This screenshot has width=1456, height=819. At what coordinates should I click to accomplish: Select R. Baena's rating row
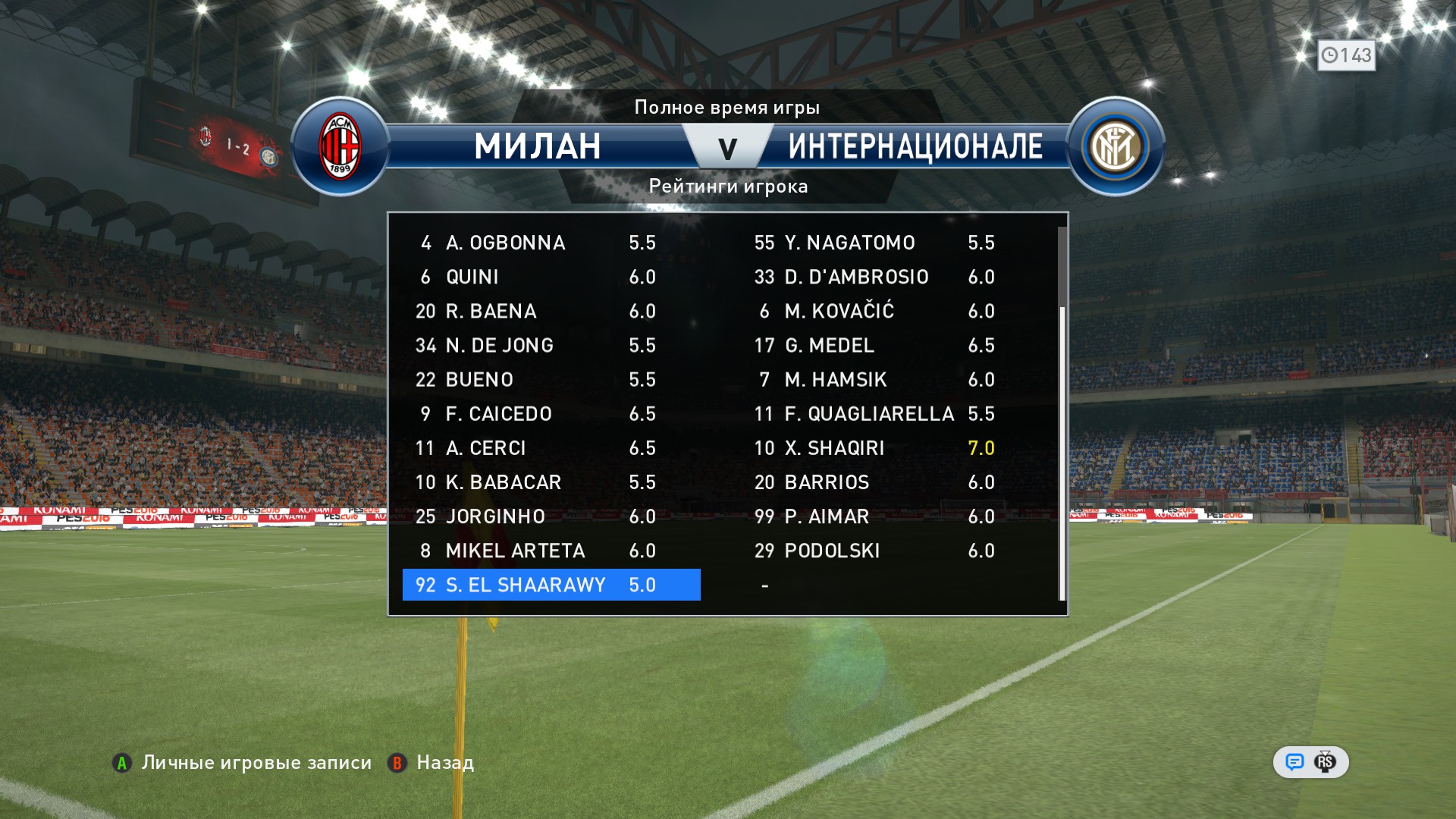pyautogui.click(x=551, y=311)
